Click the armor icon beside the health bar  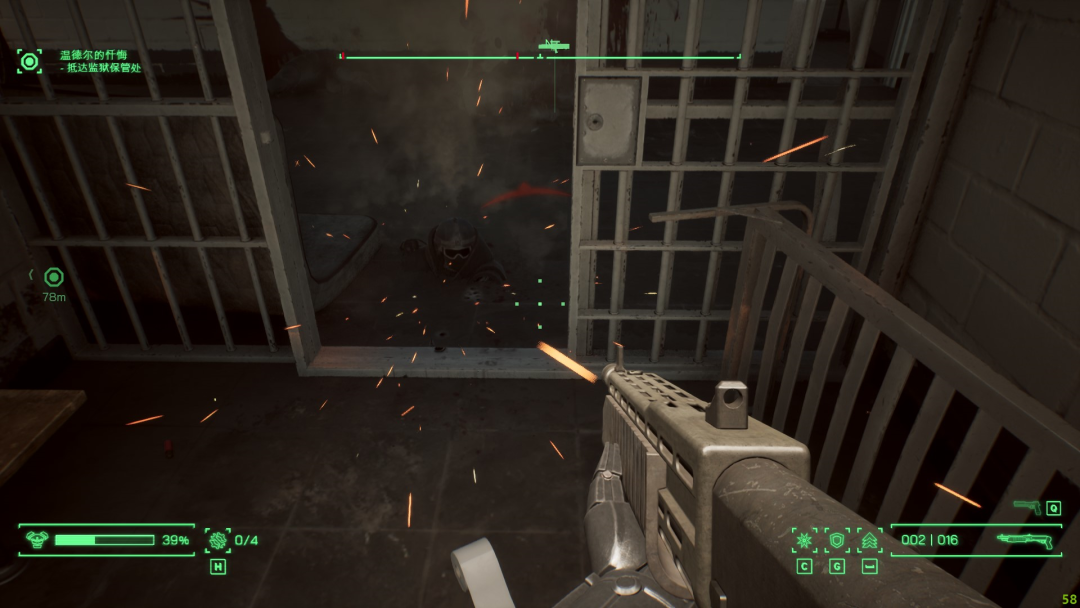click(37, 540)
